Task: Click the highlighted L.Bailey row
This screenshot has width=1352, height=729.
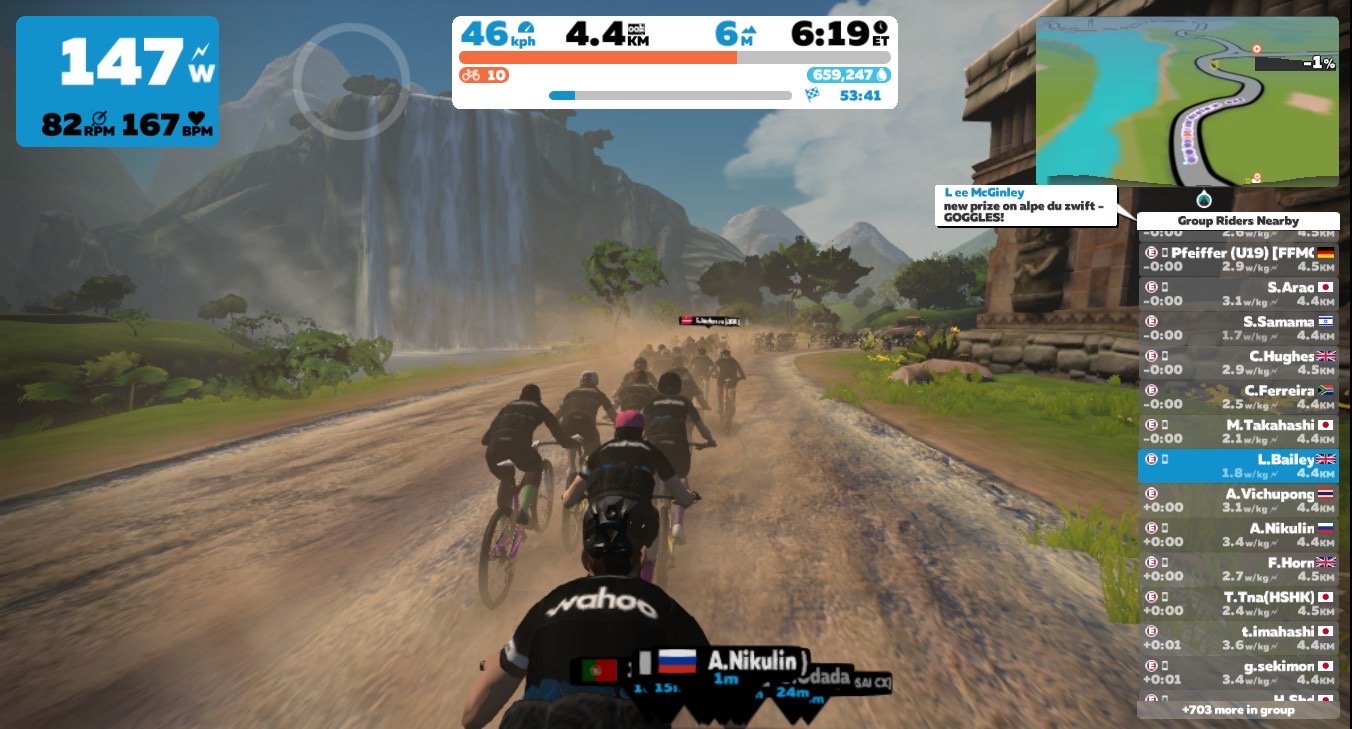Action: click(1238, 466)
